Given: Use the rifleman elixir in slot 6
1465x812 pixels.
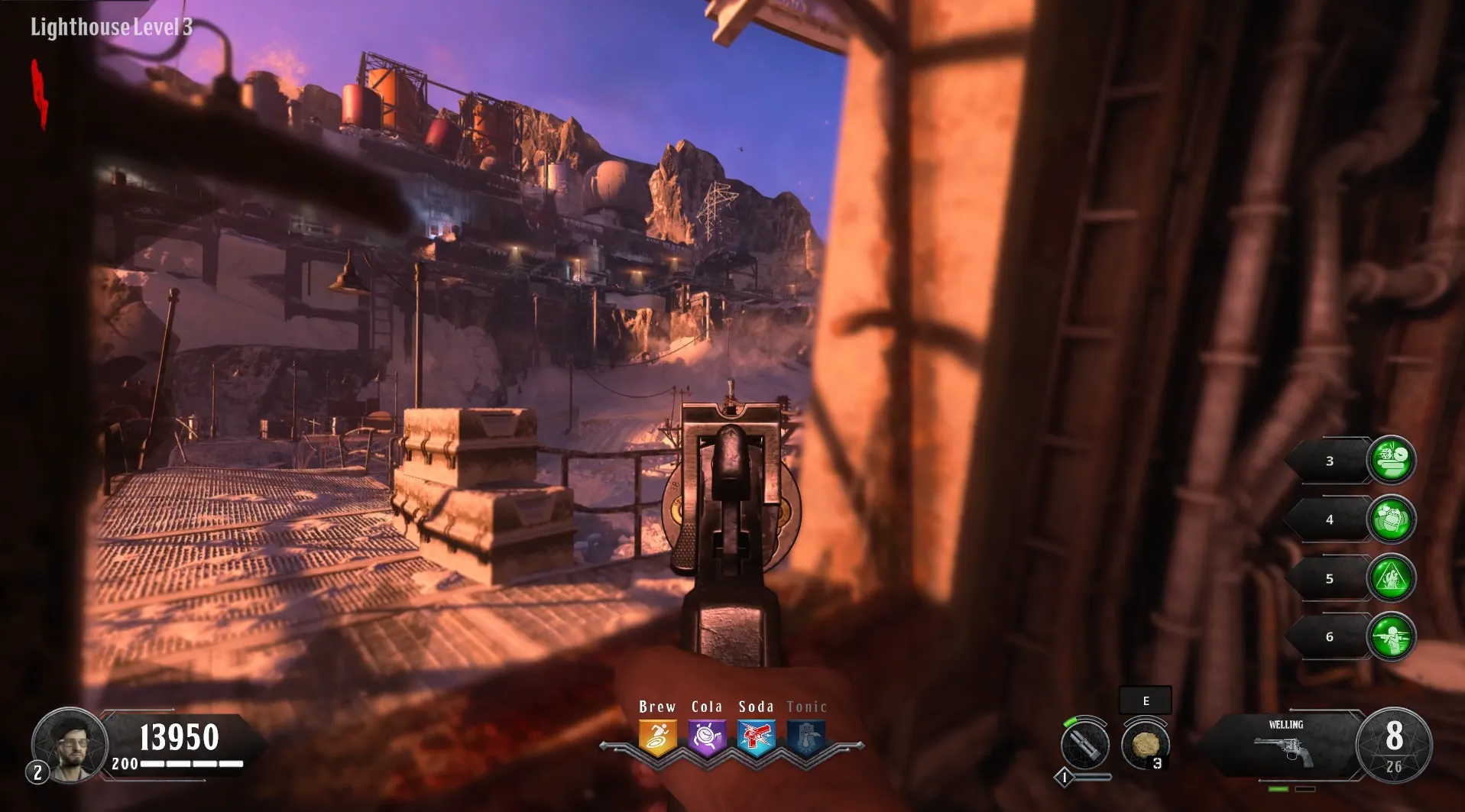Looking at the screenshot, I should pyautogui.click(x=1391, y=636).
